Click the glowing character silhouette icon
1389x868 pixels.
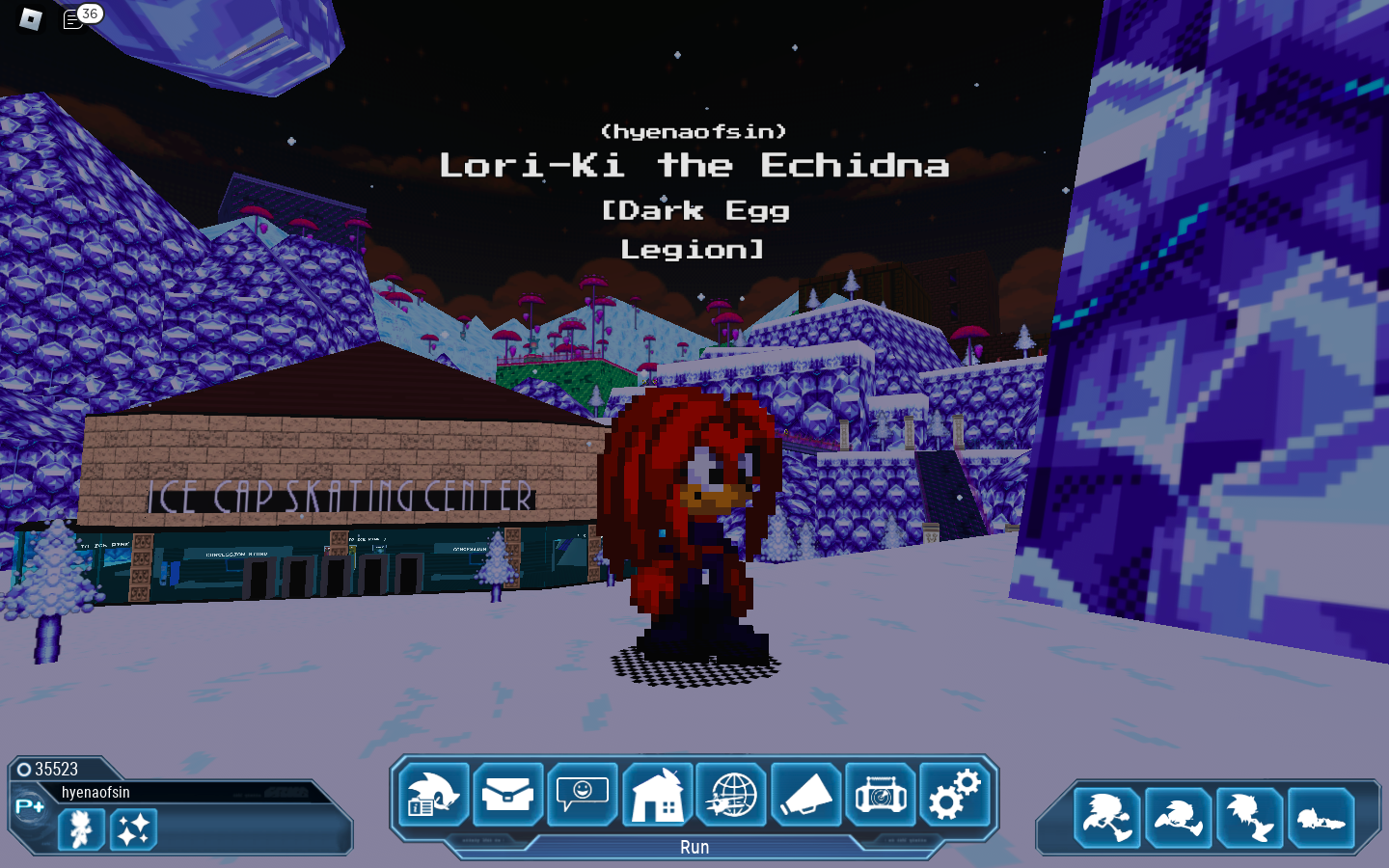coord(81,828)
